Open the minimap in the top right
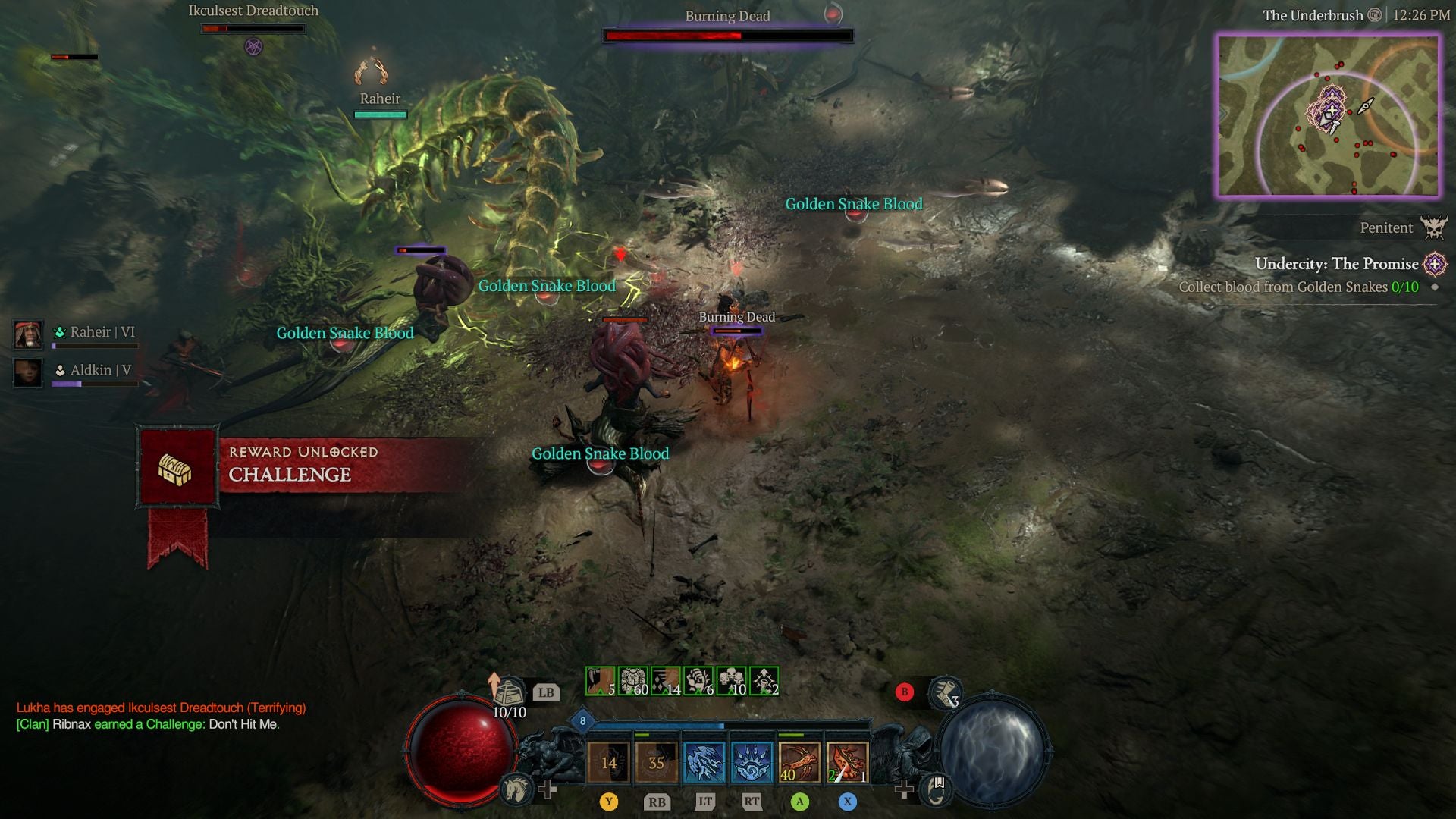Viewport: 1456px width, 819px height. pyautogui.click(x=1329, y=112)
